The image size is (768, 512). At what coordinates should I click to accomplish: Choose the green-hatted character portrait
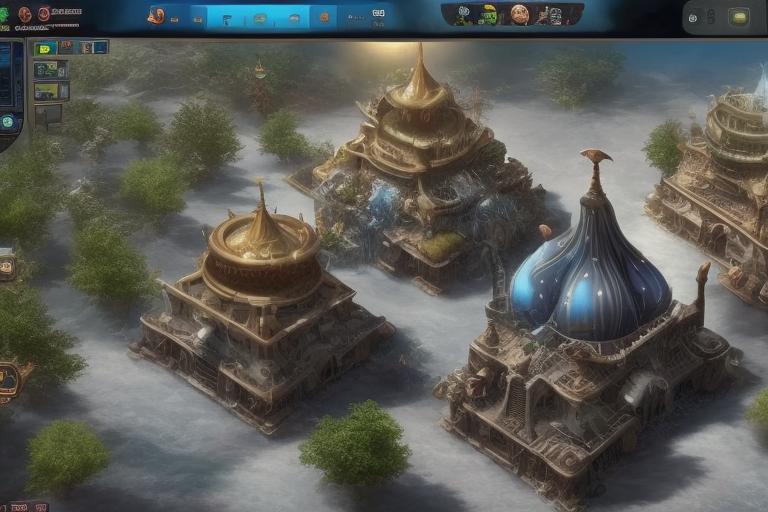(488, 15)
